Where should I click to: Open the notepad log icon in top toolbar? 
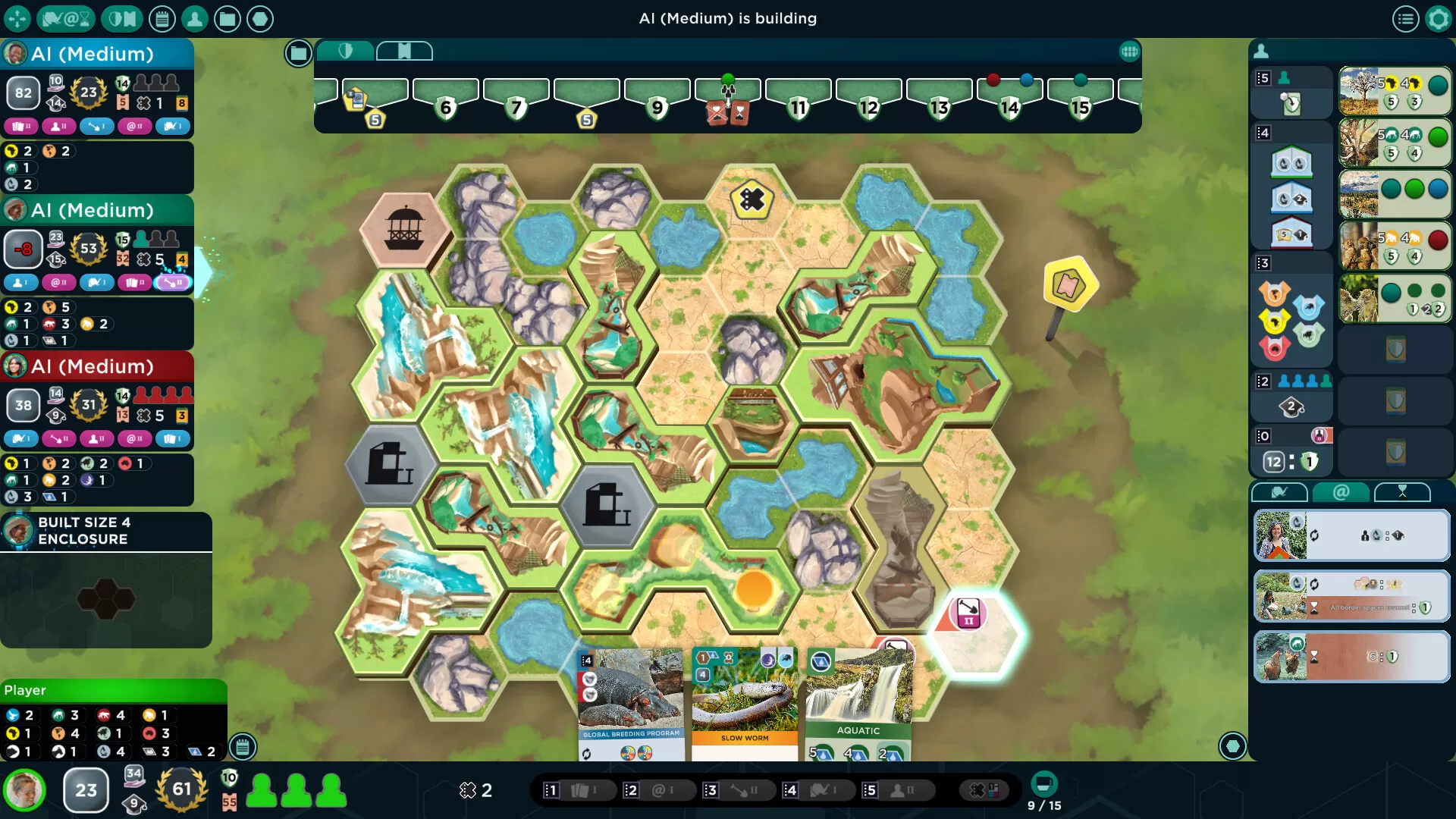(x=162, y=17)
